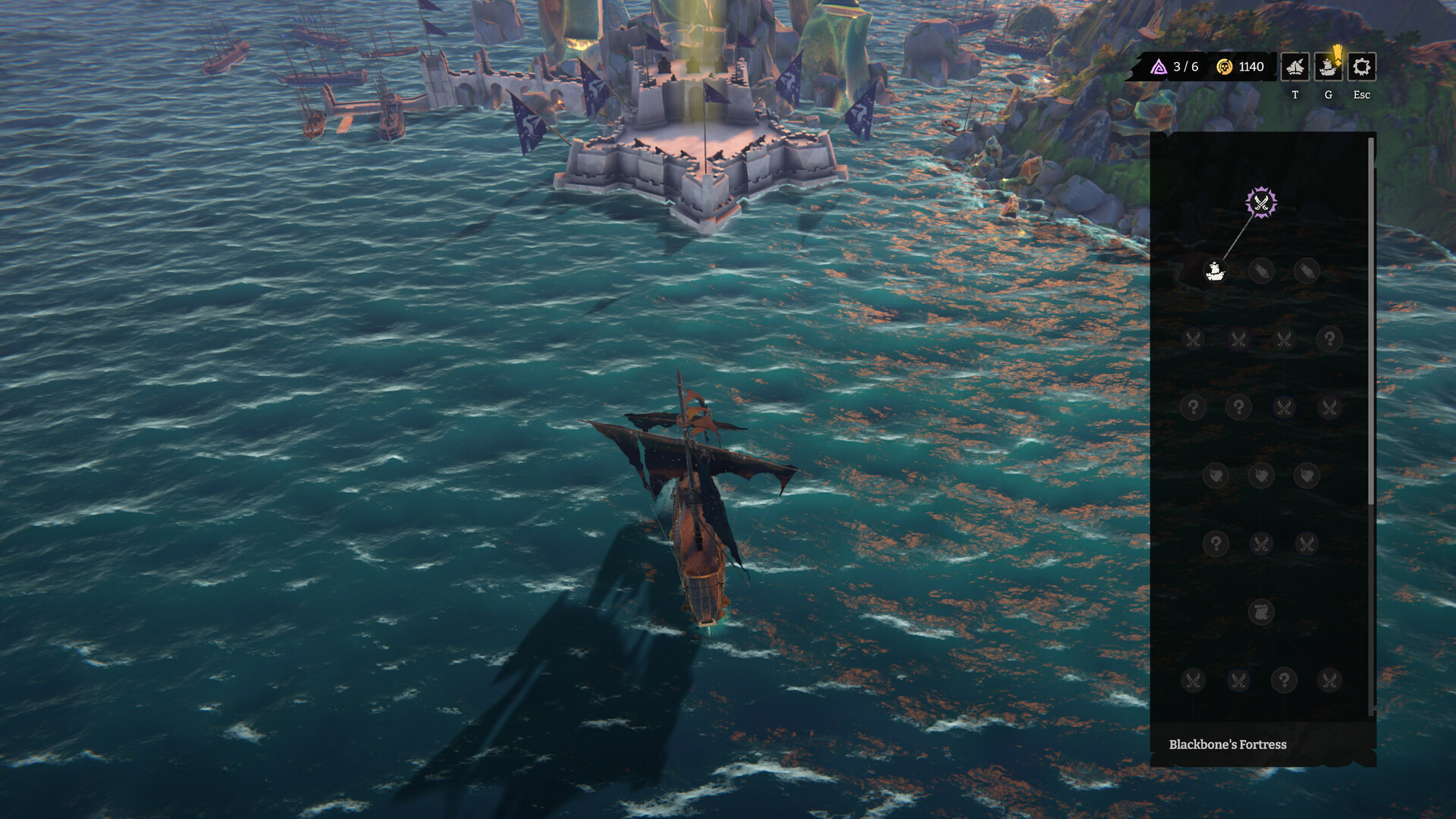The width and height of the screenshot is (1456, 819).
Task: Select the blue-outlined crossed swords node
Action: 1285,406
